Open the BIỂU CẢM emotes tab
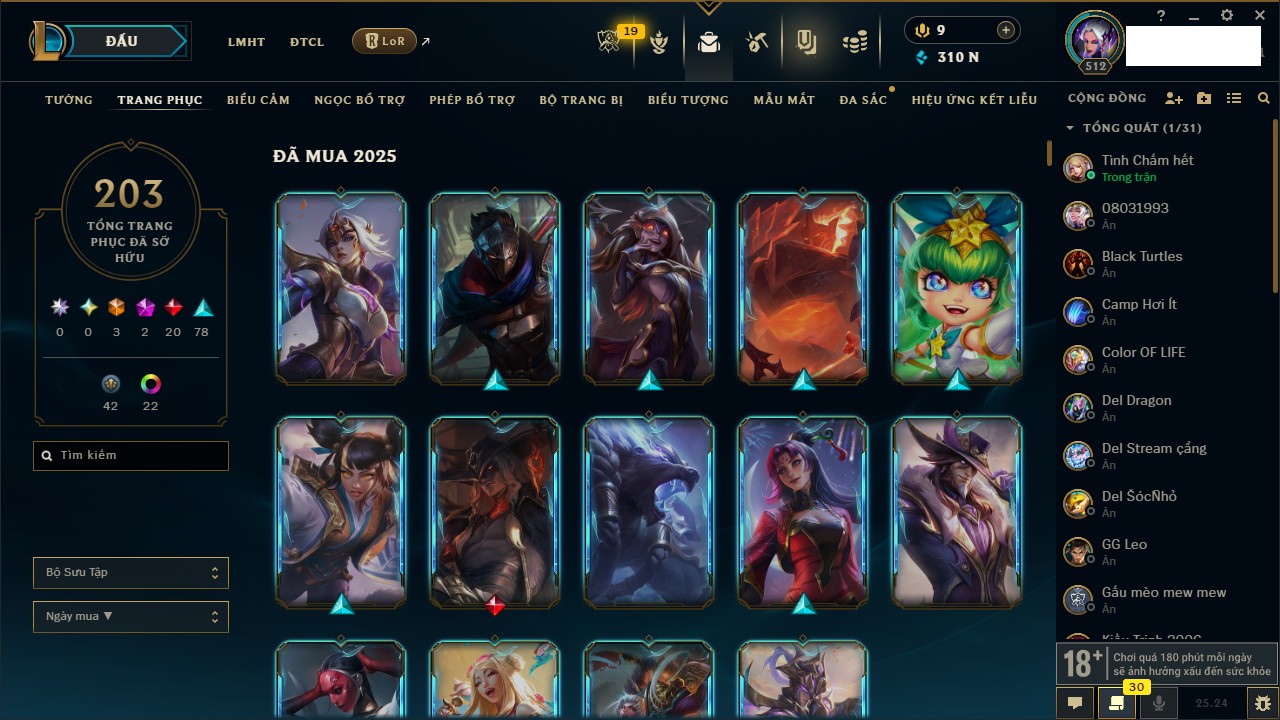The height and width of the screenshot is (720, 1280). tap(258, 100)
